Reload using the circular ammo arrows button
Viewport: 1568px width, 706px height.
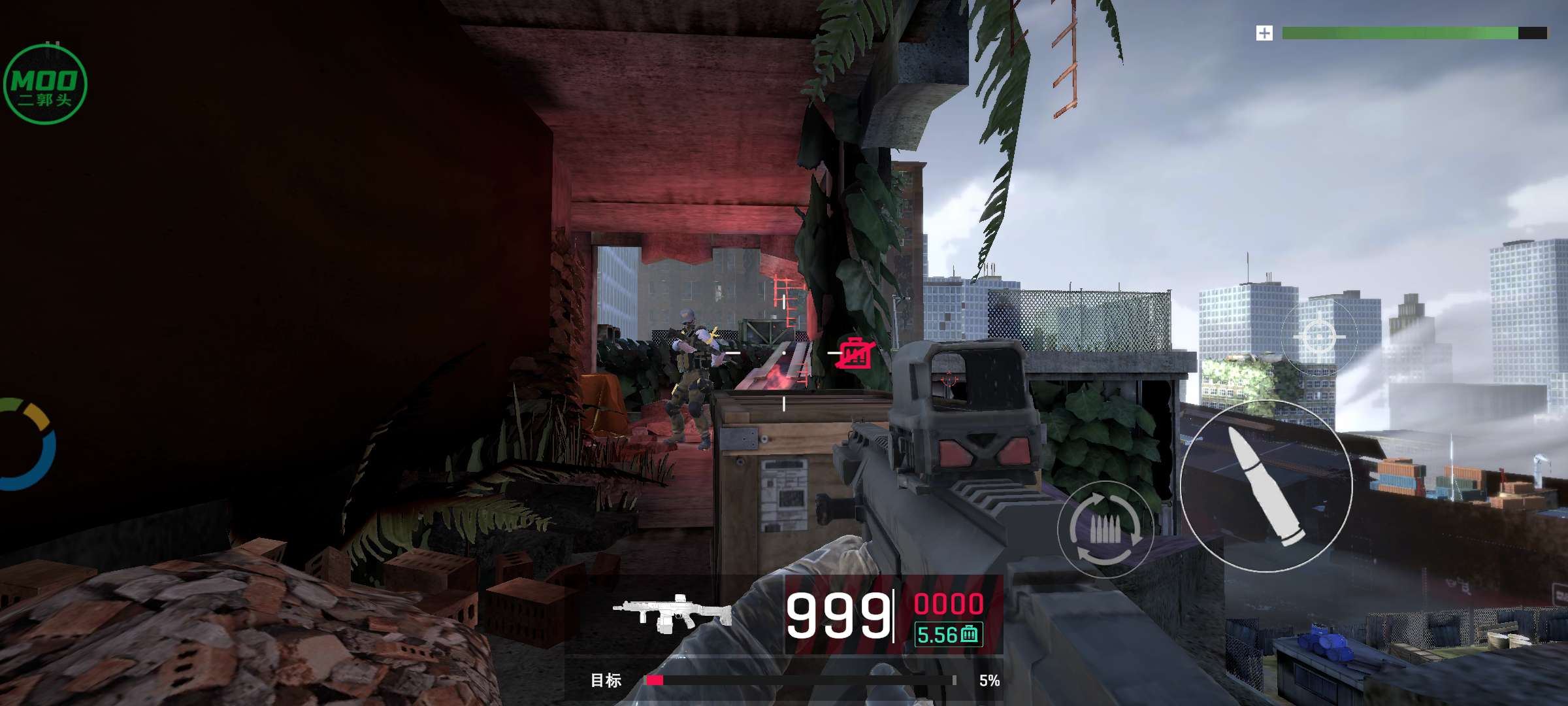pyautogui.click(x=1105, y=529)
